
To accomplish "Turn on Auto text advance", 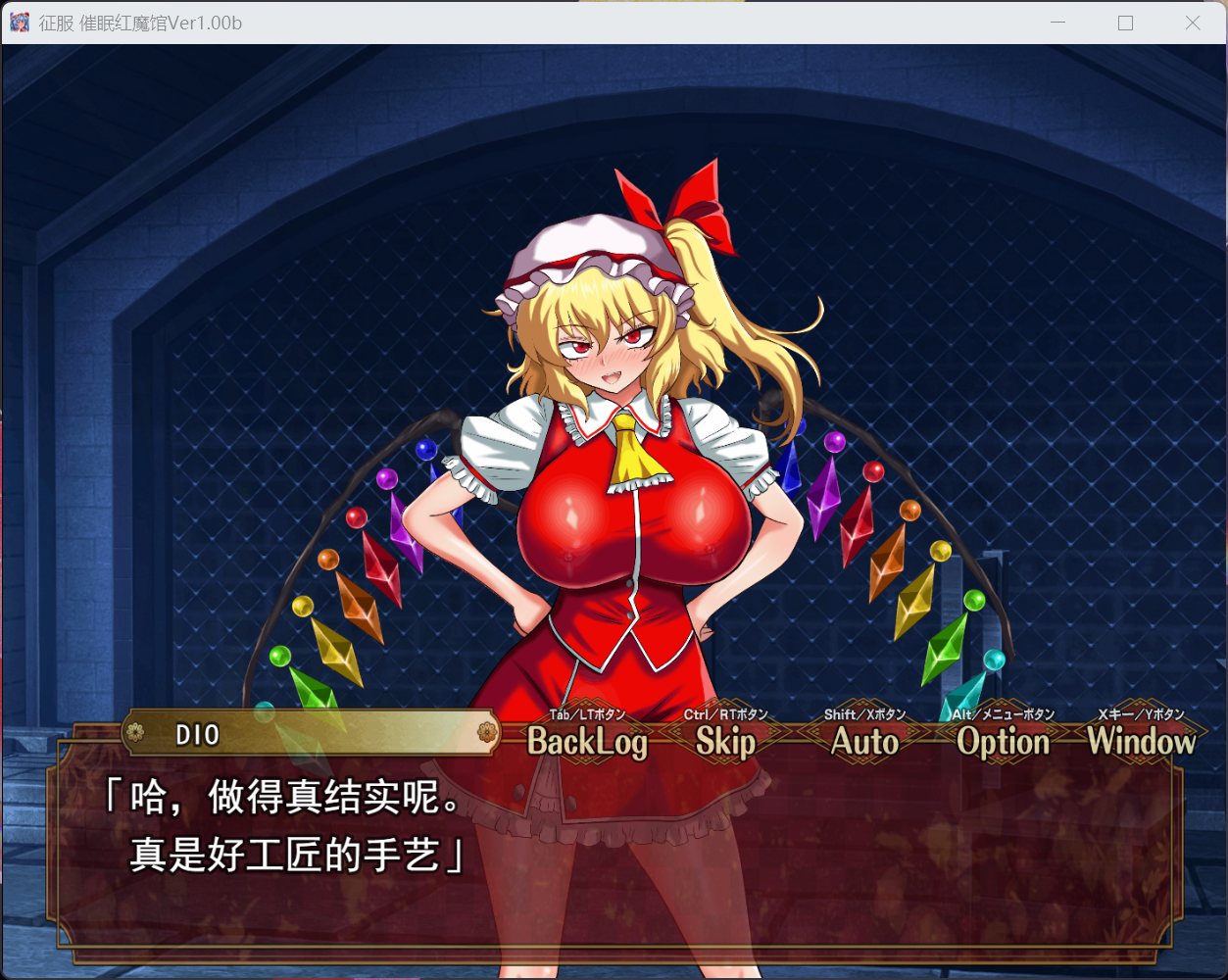I will coord(864,742).
